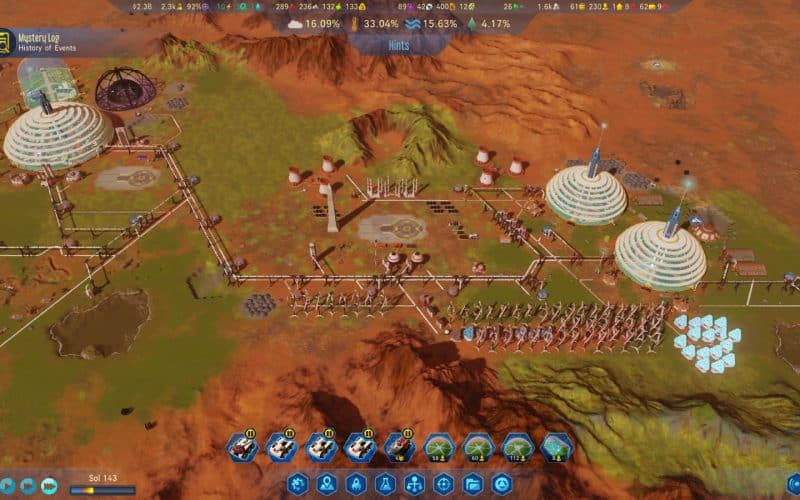This screenshot has width=800, height=500.
Task: Select the dome icon showing 112 colonists
Action: tap(518, 447)
